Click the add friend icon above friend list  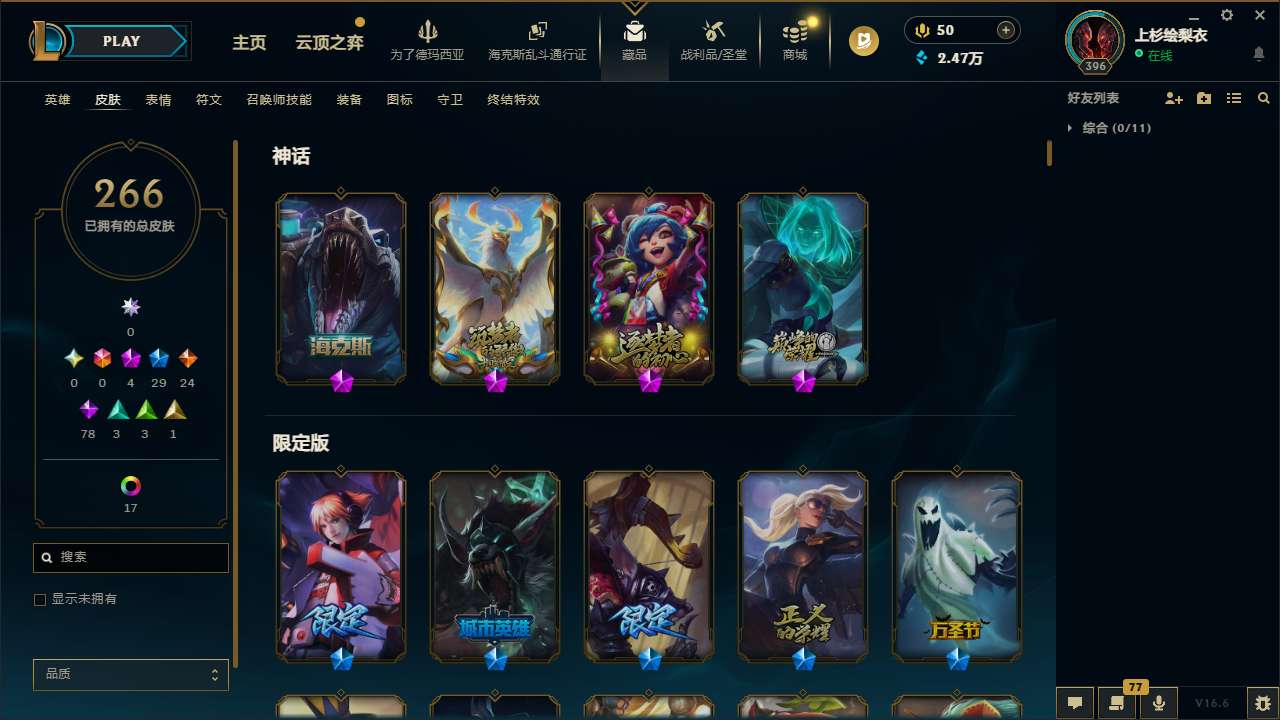coord(1172,98)
